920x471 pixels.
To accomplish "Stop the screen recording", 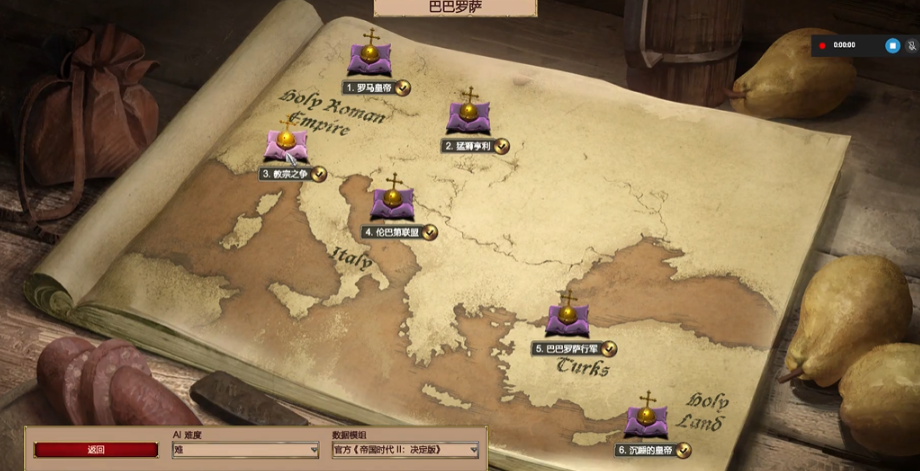I will coord(893,45).
